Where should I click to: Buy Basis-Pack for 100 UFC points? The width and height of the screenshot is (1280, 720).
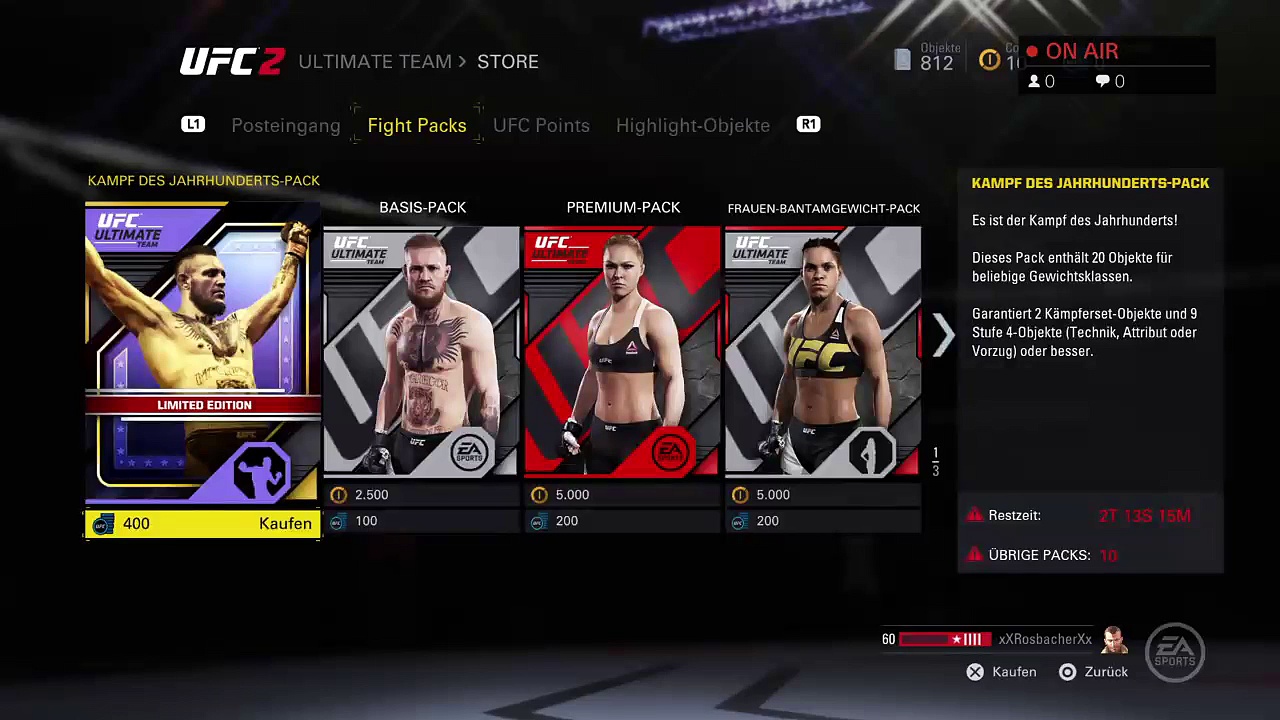pyautogui.click(x=421, y=521)
